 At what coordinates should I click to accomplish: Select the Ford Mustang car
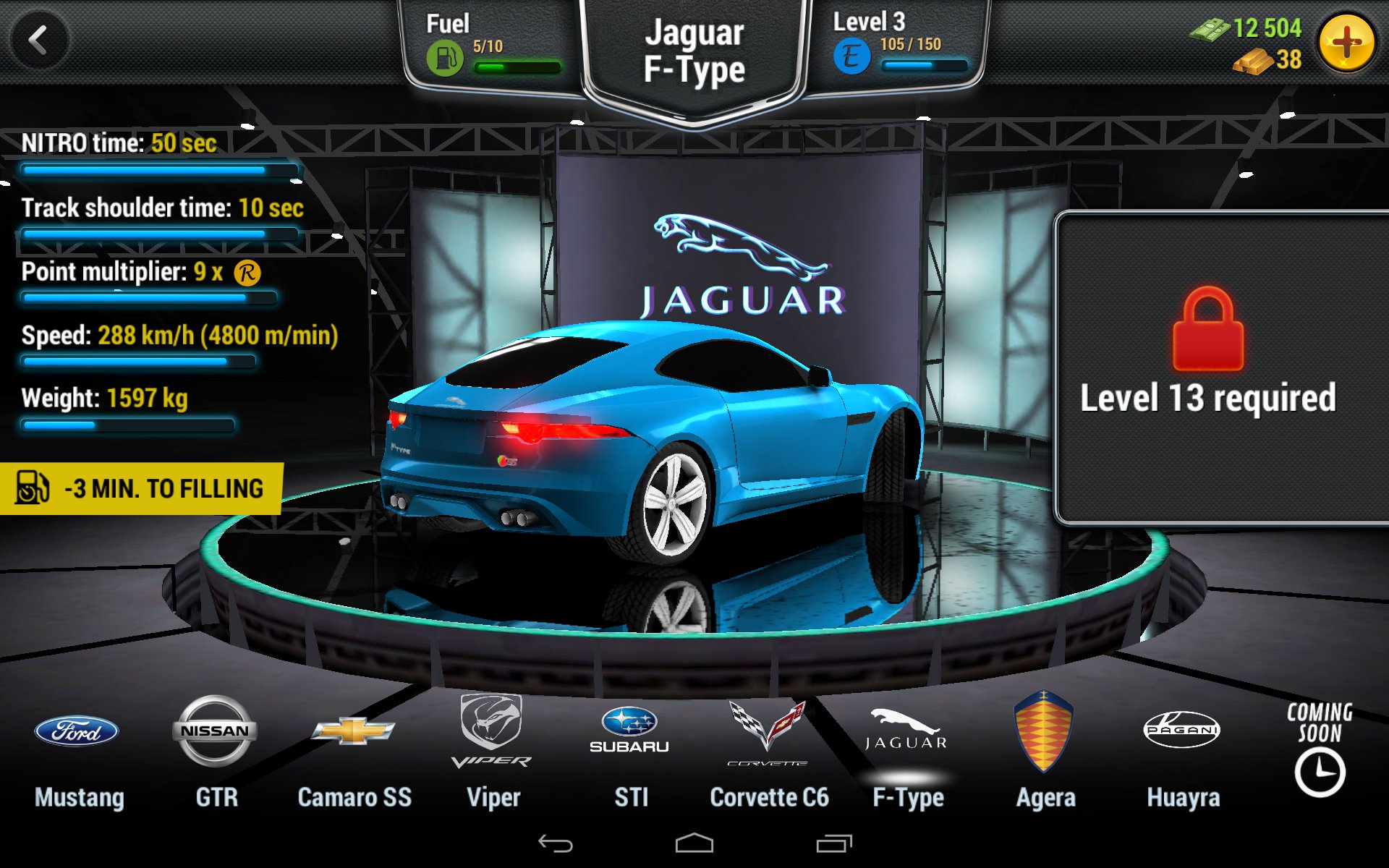78,752
